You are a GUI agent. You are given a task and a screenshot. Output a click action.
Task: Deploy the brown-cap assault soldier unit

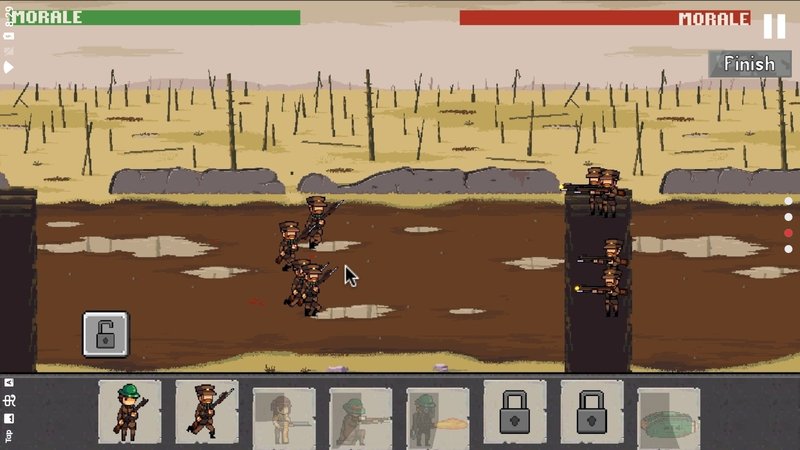tap(207, 411)
